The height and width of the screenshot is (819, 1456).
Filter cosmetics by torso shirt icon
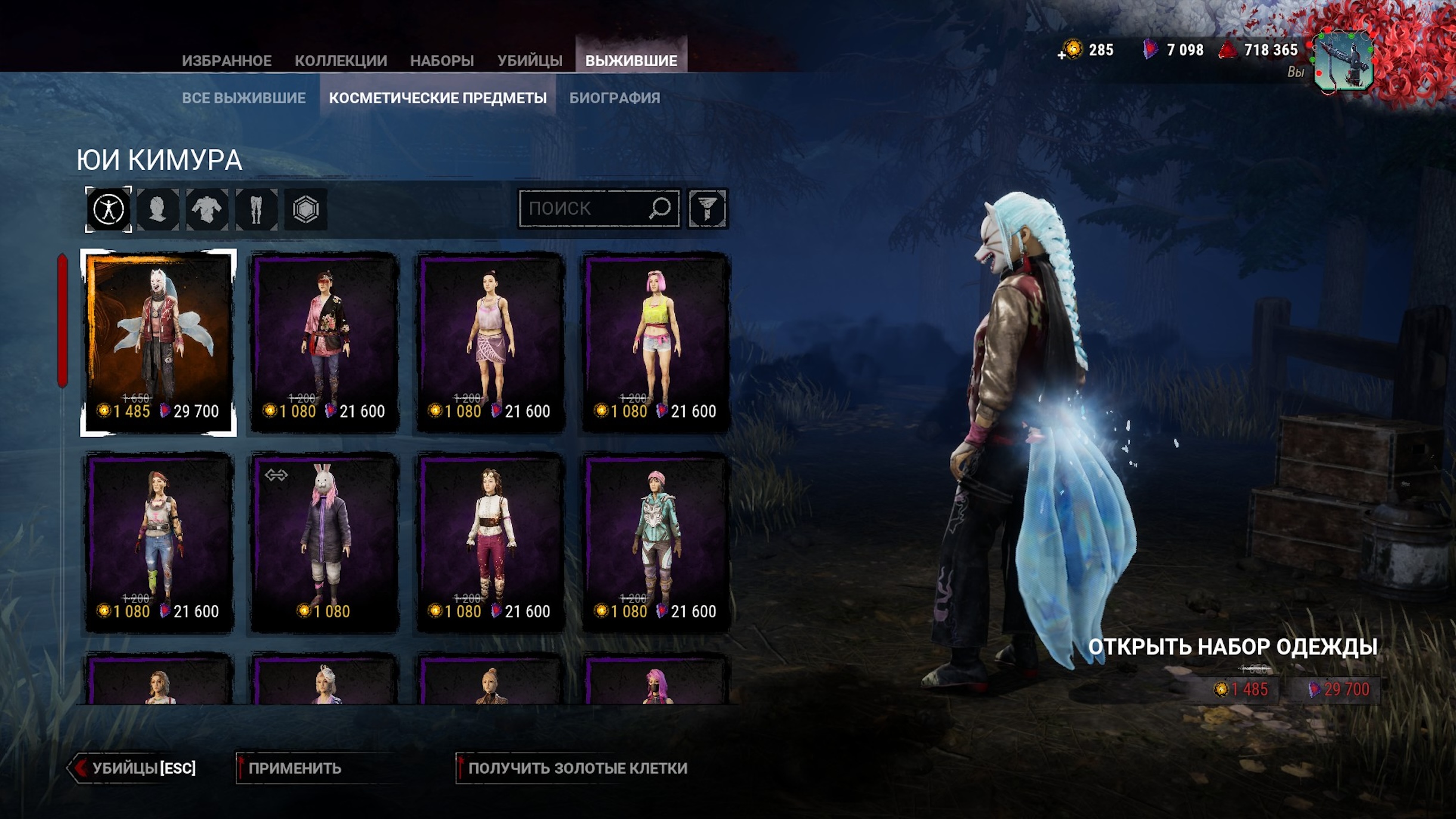pyautogui.click(x=207, y=209)
